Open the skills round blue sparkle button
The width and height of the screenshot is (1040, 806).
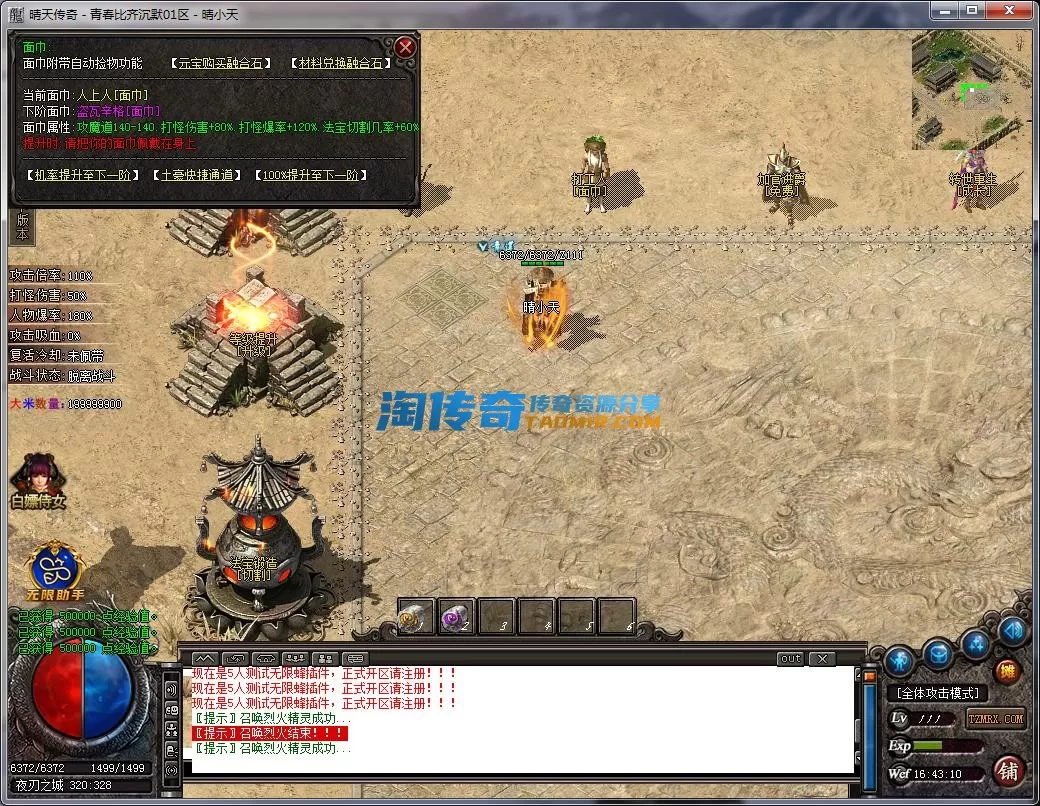(x=977, y=644)
